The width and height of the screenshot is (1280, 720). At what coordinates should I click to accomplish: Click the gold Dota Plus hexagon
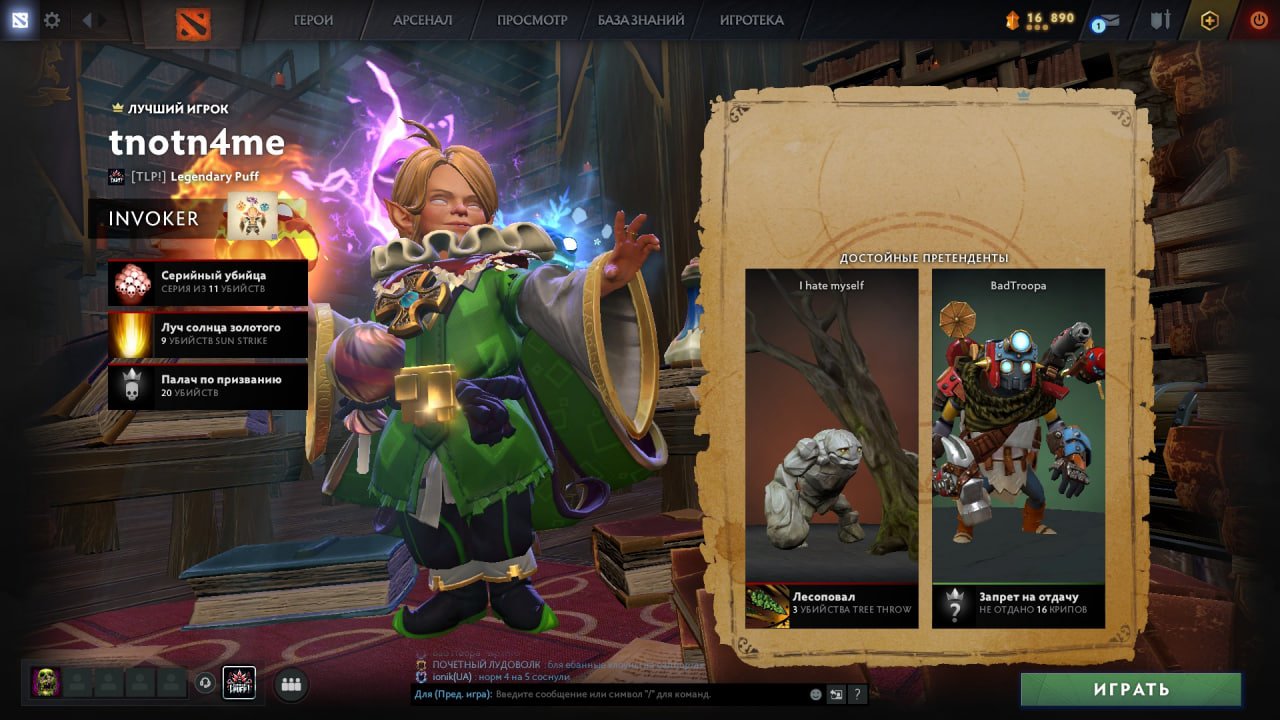1209,20
